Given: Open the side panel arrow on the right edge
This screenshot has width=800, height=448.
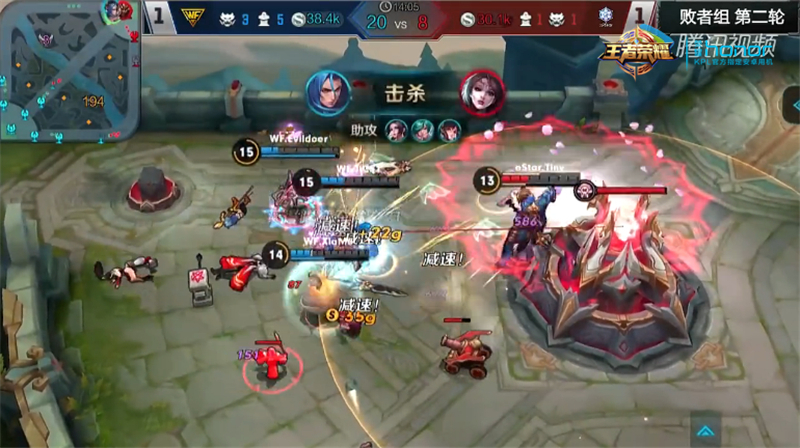Looking at the screenshot, I should click(791, 102).
